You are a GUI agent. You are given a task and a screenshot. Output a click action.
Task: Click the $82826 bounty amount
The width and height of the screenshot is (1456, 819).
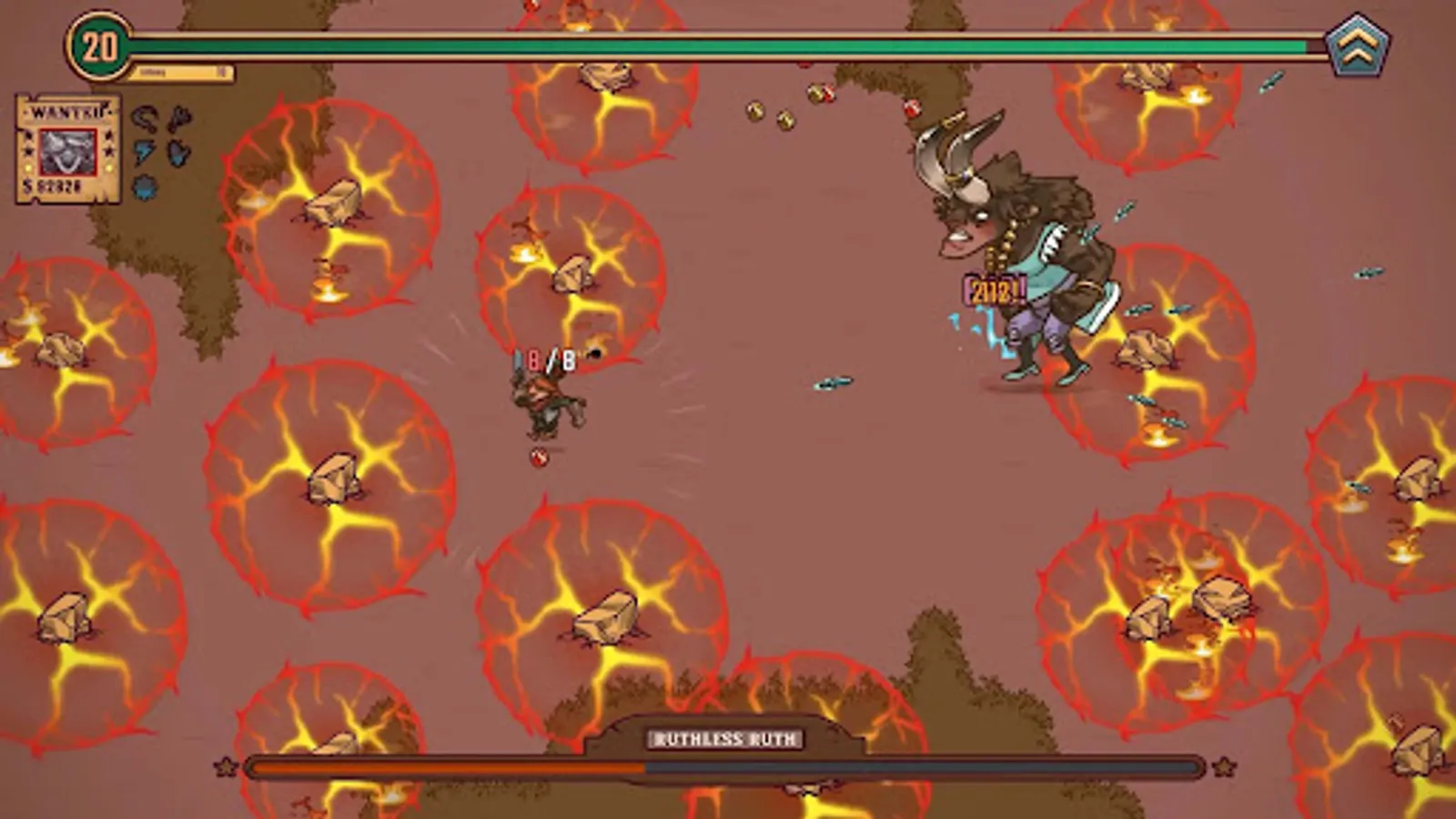pyautogui.click(x=51, y=187)
